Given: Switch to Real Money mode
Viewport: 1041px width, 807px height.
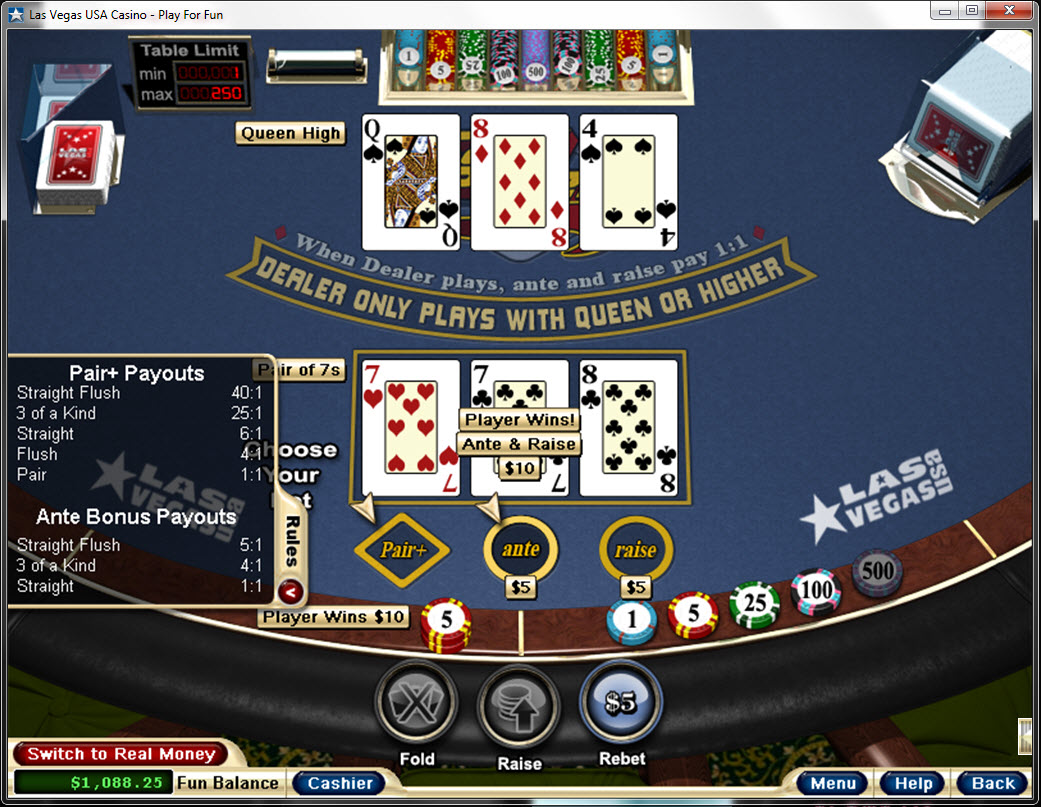Looking at the screenshot, I should tap(121, 754).
